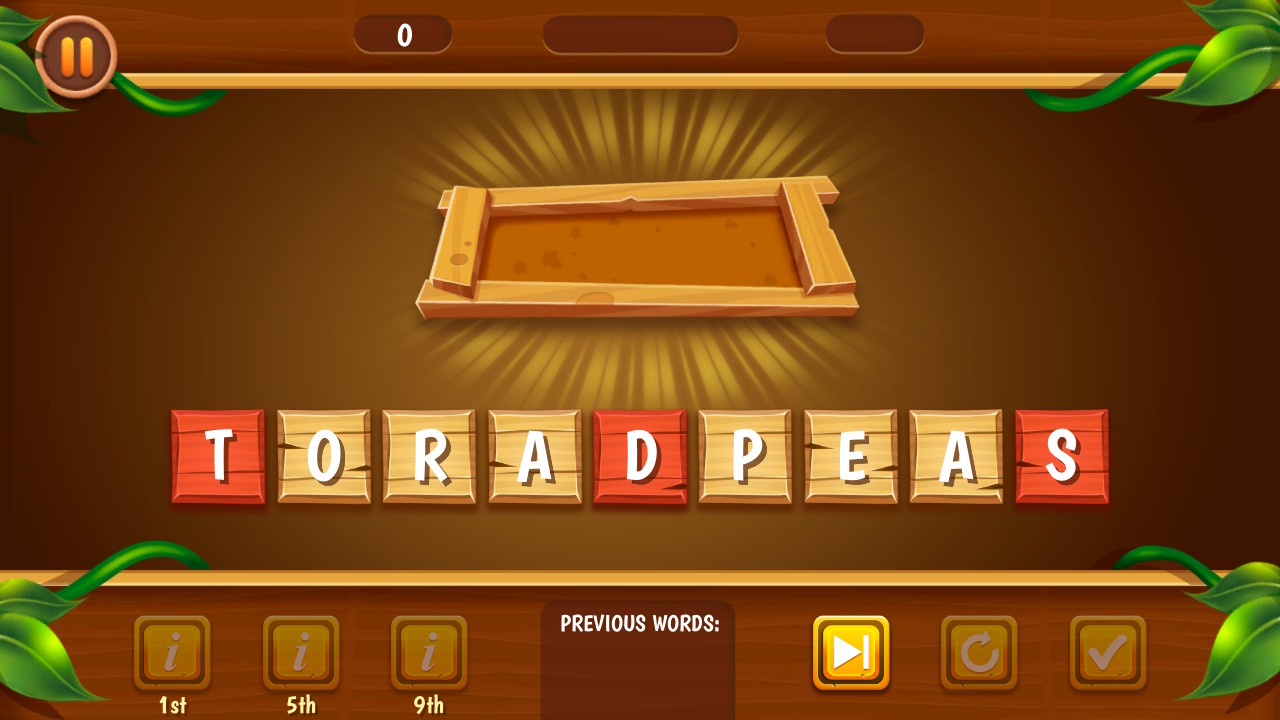Select the R letter tile
This screenshot has height=720, width=1280.
click(x=430, y=455)
